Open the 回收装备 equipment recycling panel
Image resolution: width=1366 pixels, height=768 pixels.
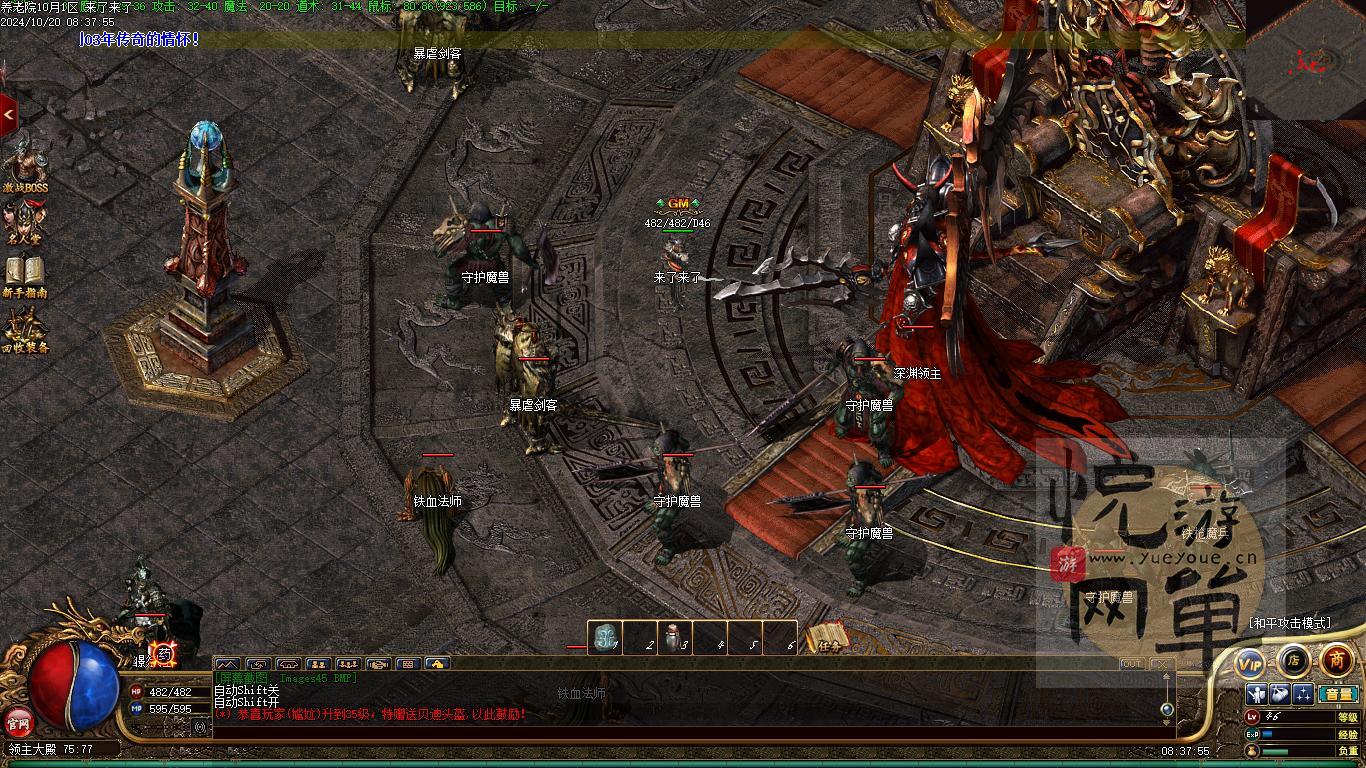click(x=26, y=330)
